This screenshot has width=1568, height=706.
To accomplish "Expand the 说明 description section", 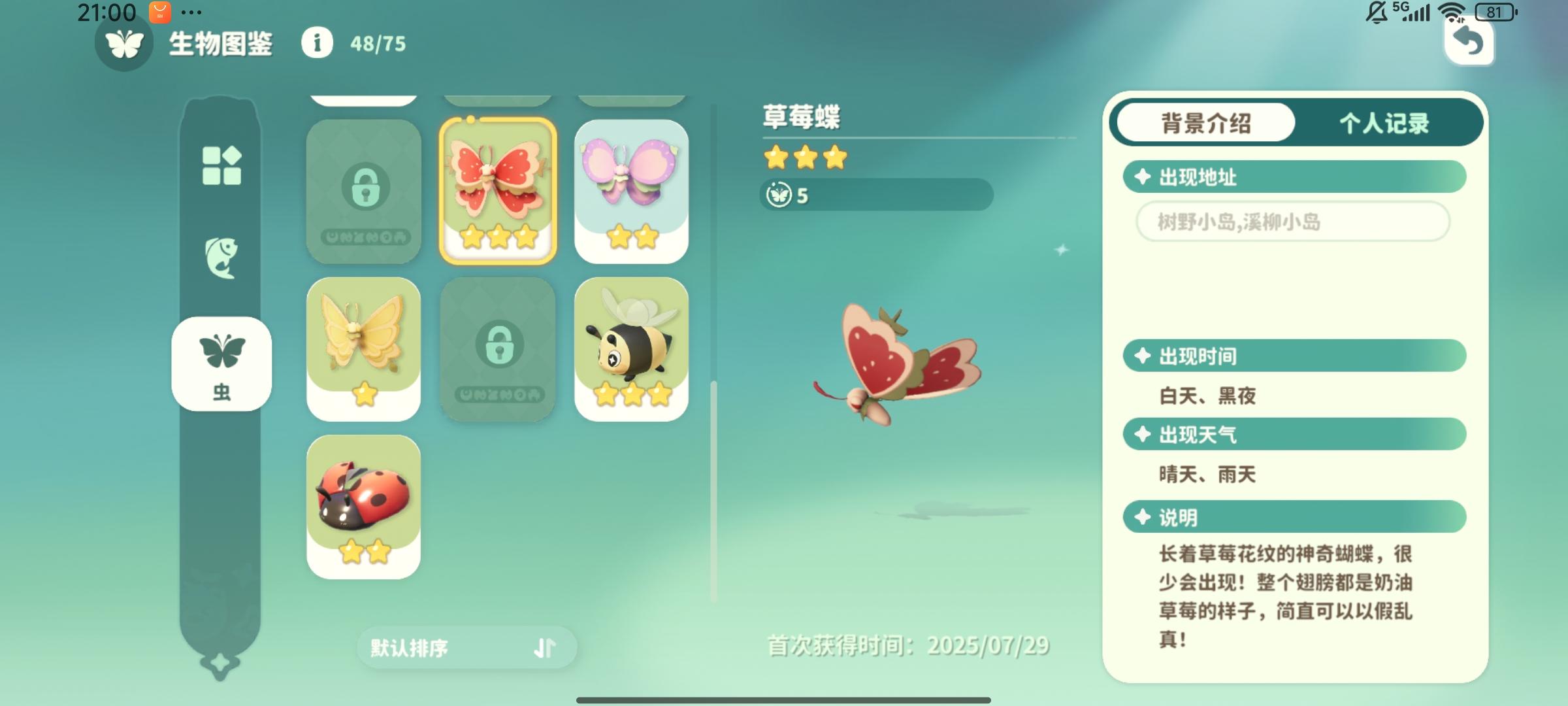I will (1295, 517).
